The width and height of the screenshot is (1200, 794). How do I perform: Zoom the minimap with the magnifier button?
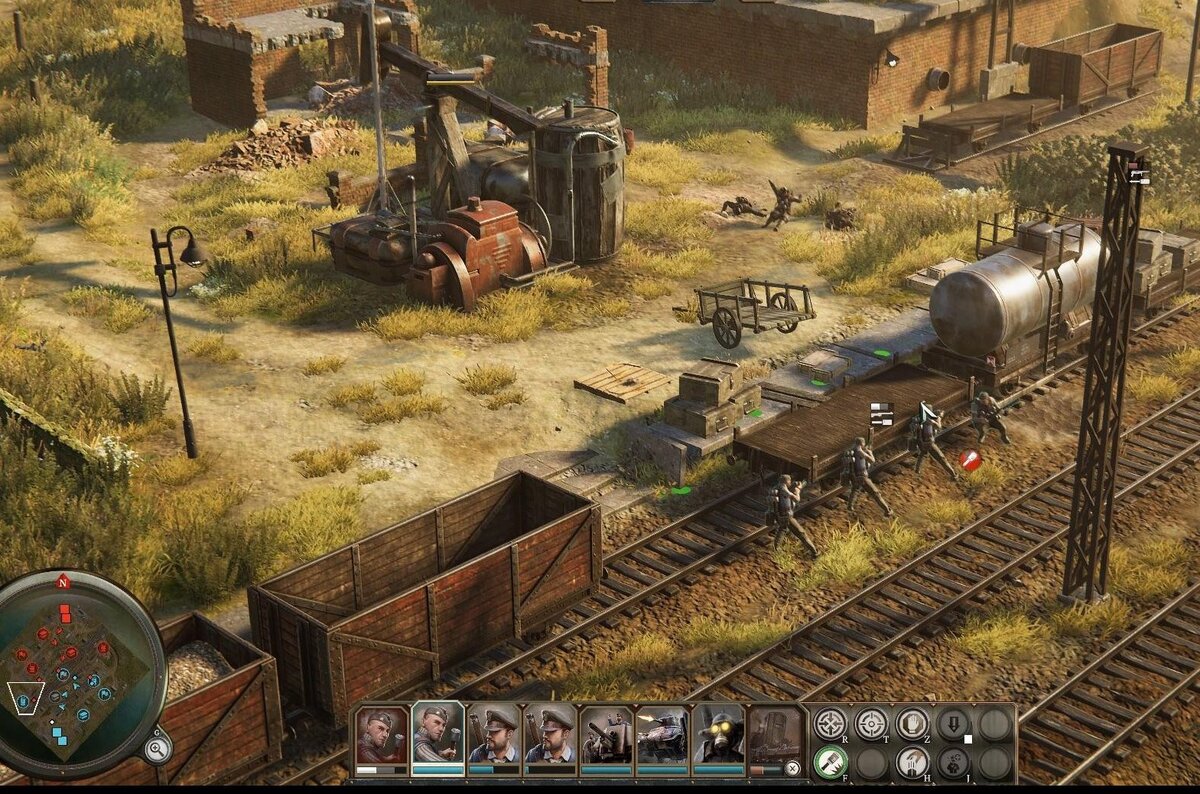[x=156, y=747]
